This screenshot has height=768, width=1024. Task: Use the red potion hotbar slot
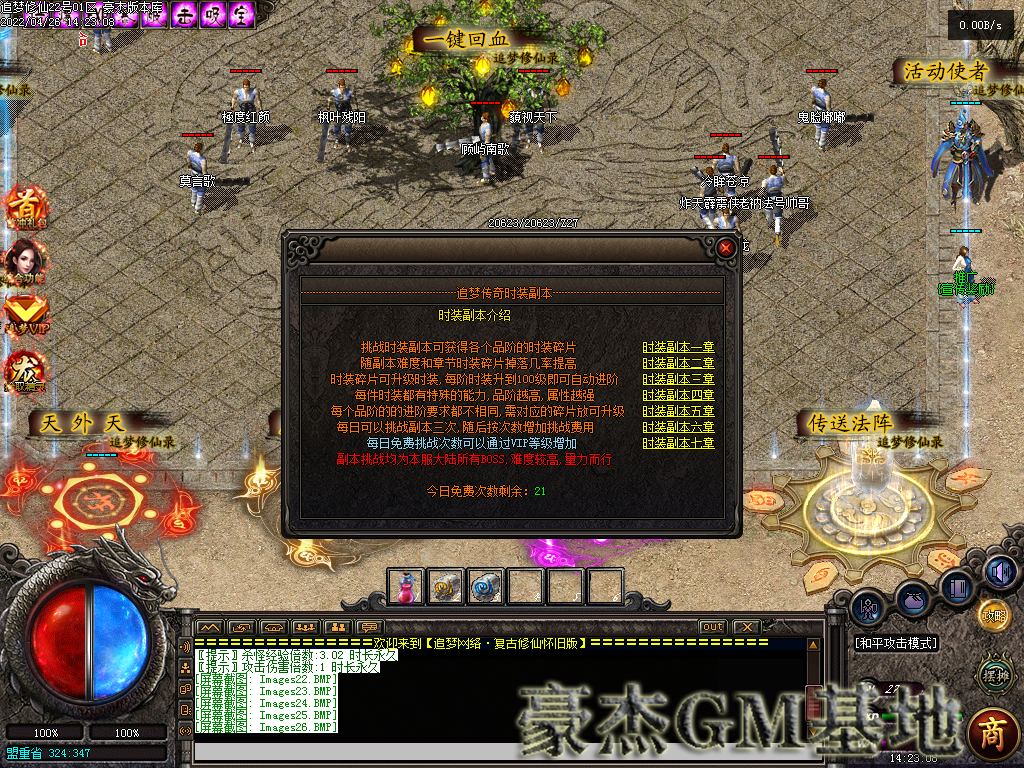[405, 587]
